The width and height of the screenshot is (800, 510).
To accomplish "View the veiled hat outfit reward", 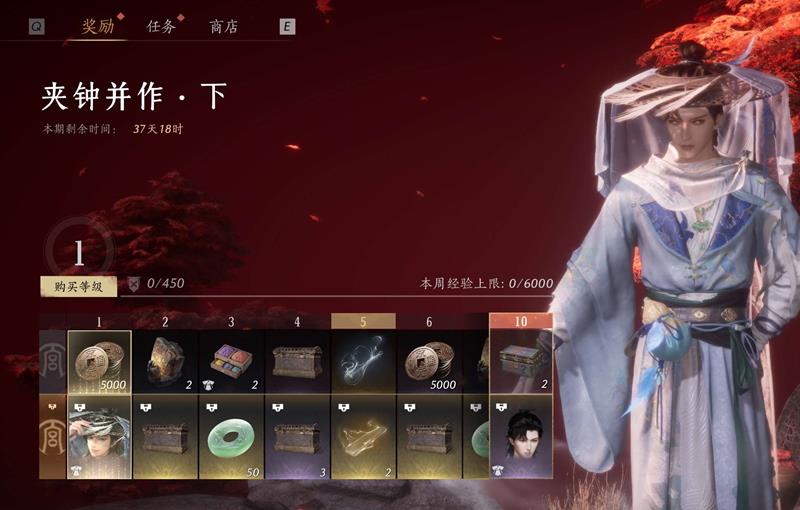I will point(99,437).
